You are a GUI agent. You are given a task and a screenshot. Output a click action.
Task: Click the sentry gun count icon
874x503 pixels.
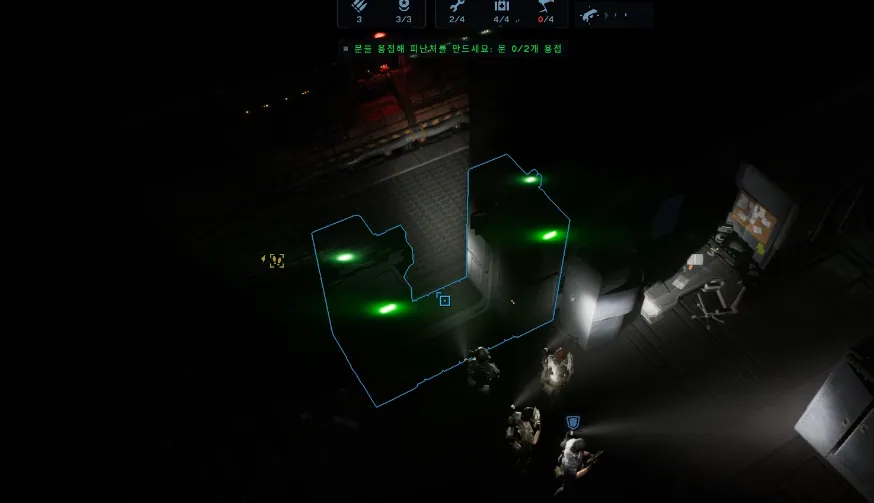point(545,6)
